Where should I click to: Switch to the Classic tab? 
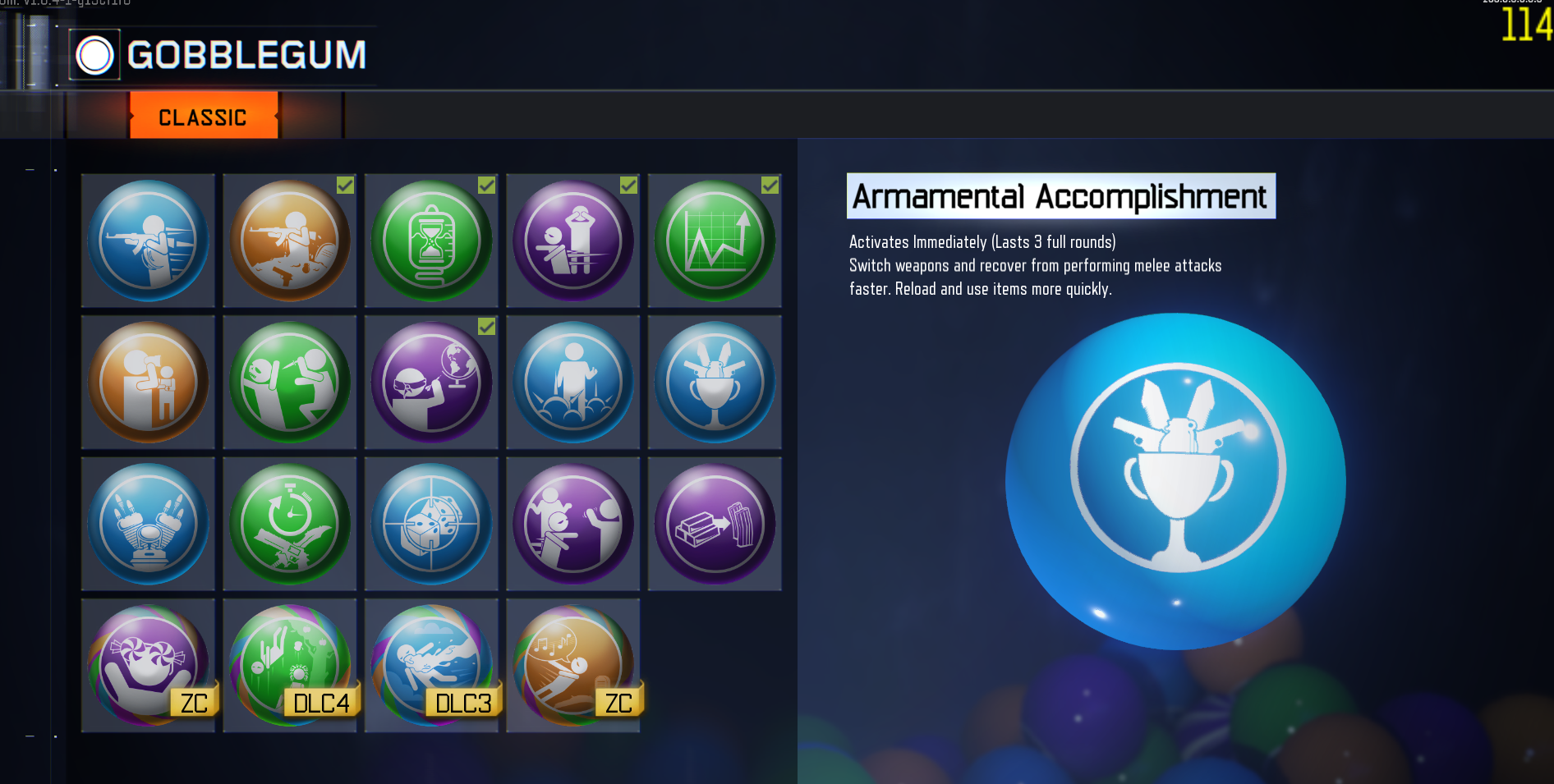coord(203,117)
